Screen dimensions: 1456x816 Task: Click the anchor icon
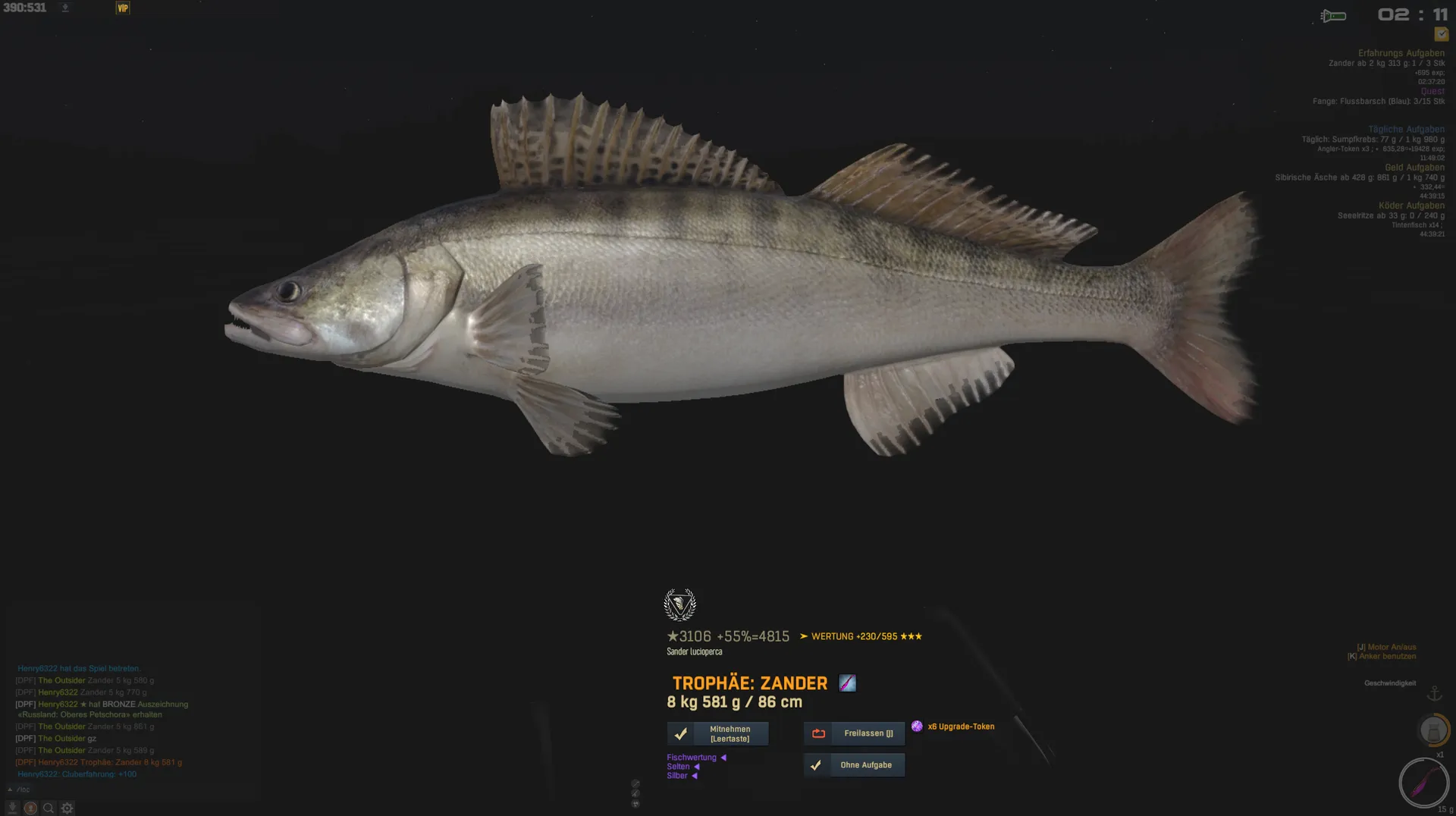(x=1434, y=694)
